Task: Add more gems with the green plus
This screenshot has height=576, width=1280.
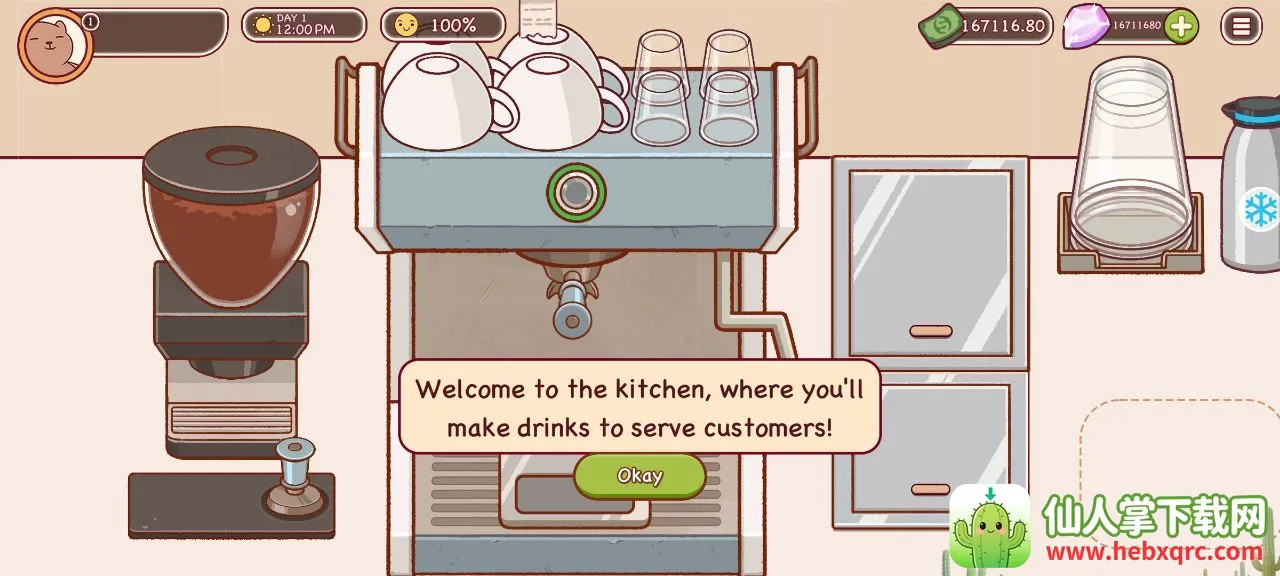Action: (x=1181, y=26)
